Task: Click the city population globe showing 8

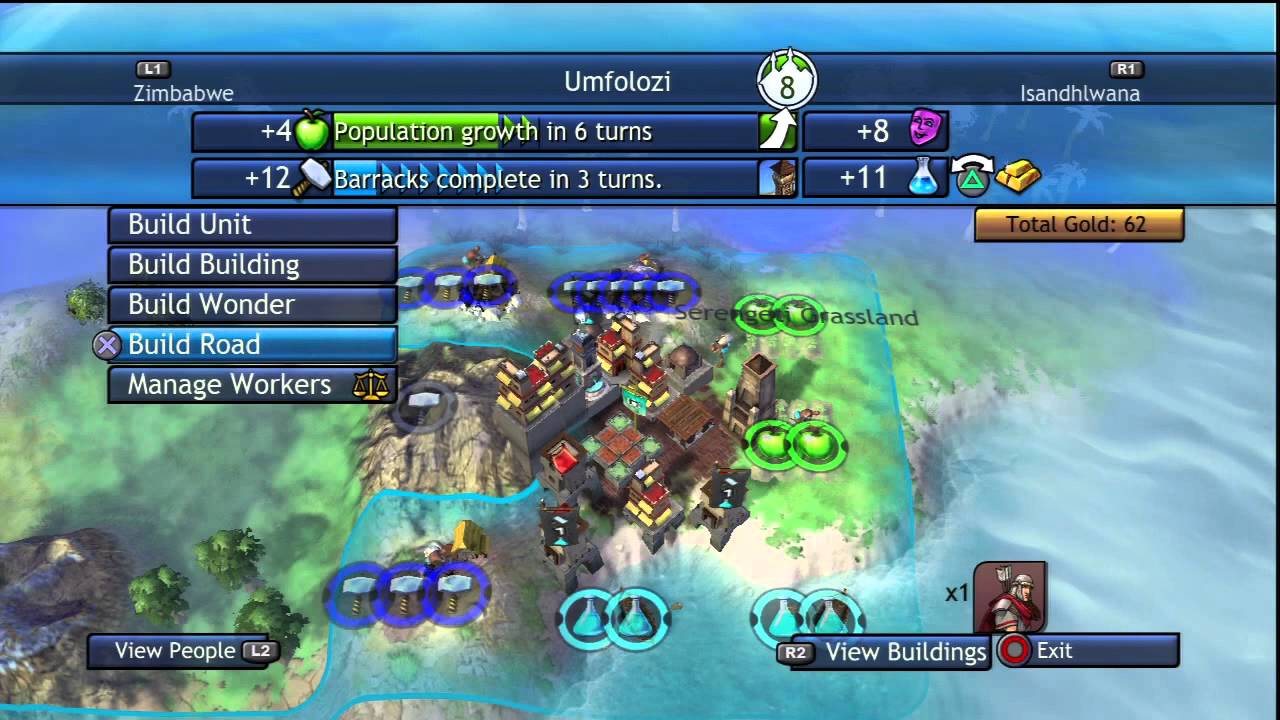Action: point(787,86)
